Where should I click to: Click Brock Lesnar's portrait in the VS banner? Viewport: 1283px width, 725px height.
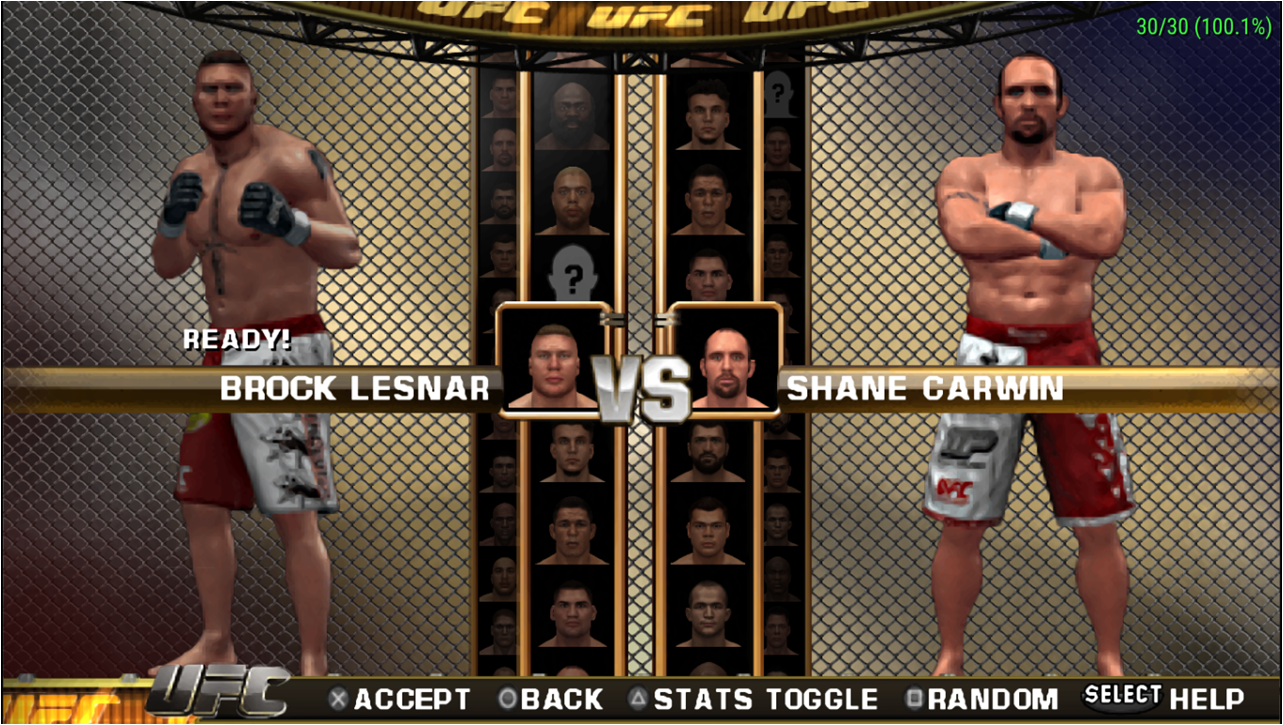(x=552, y=363)
